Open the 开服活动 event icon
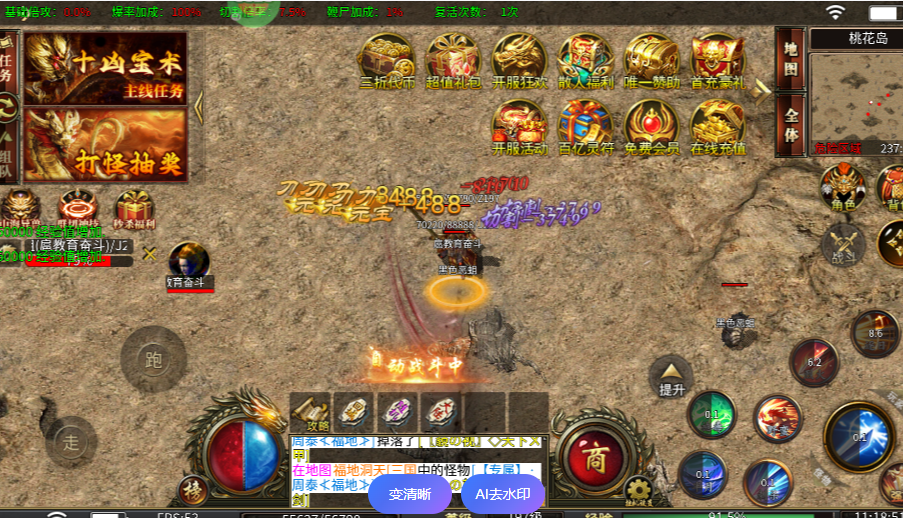 click(x=519, y=127)
